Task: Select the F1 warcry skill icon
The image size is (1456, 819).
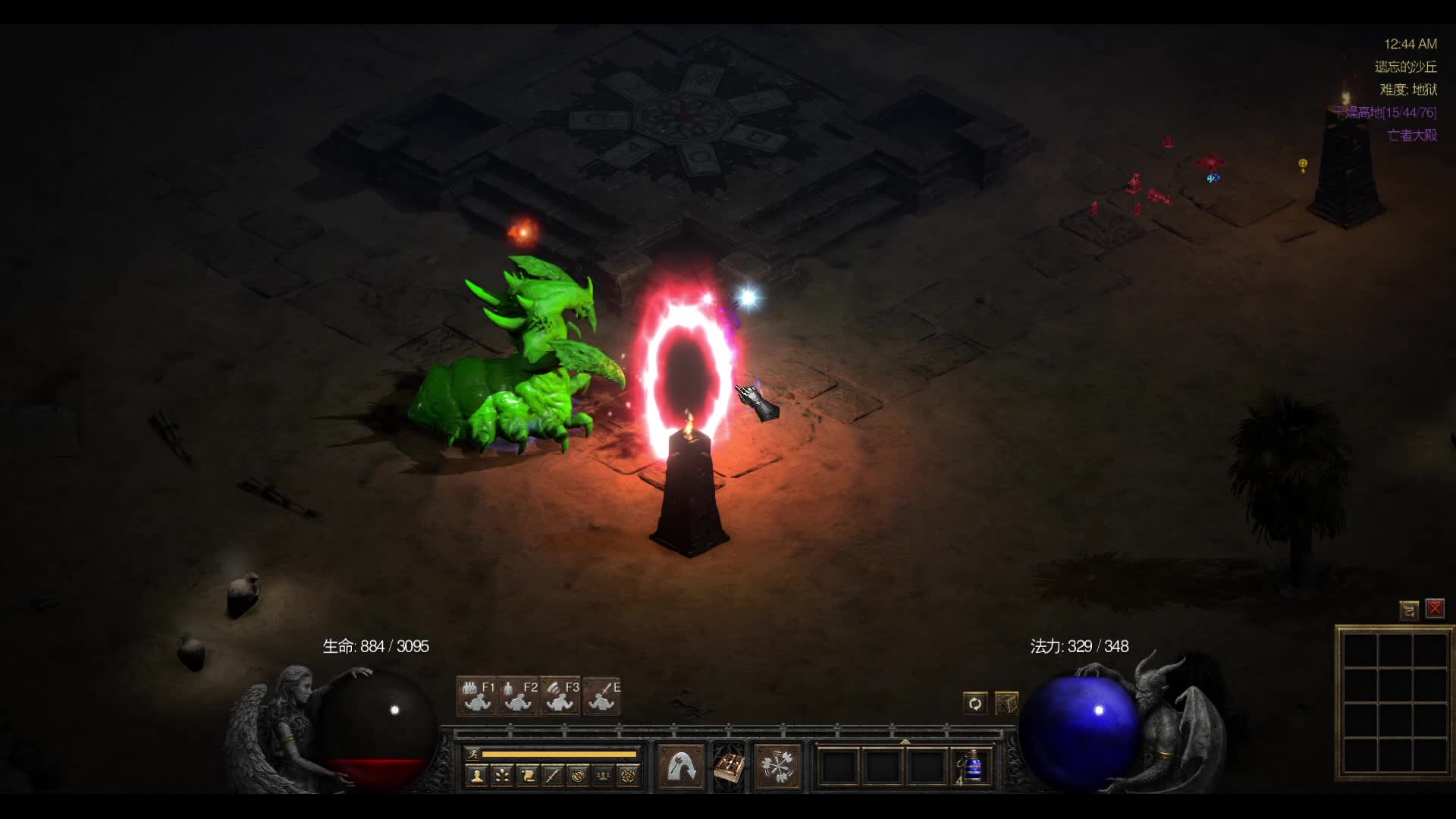Action: tap(477, 696)
